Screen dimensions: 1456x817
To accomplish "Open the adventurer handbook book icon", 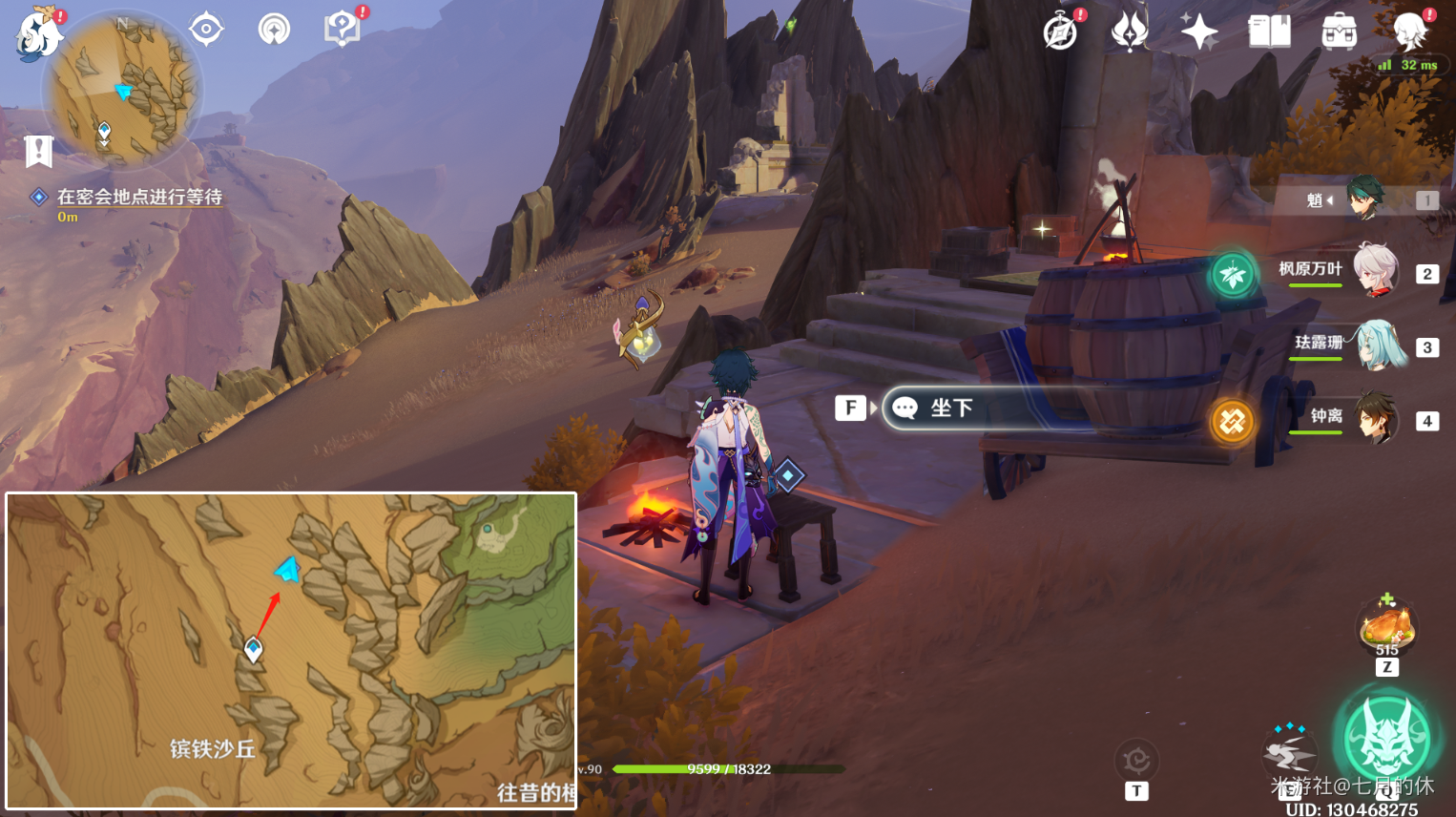I will coord(1269,31).
